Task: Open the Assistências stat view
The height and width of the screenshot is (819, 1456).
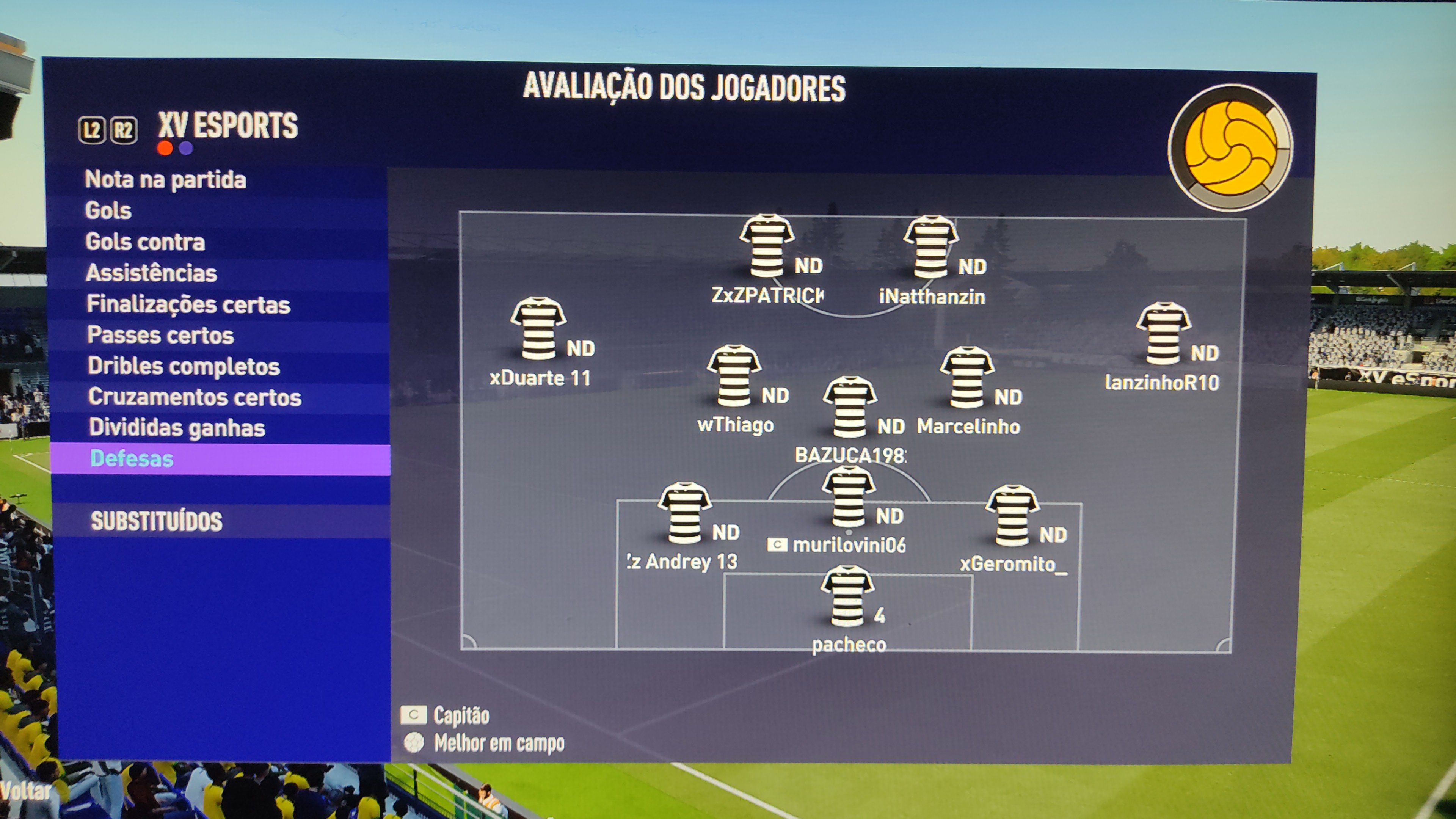Action: coord(151,273)
